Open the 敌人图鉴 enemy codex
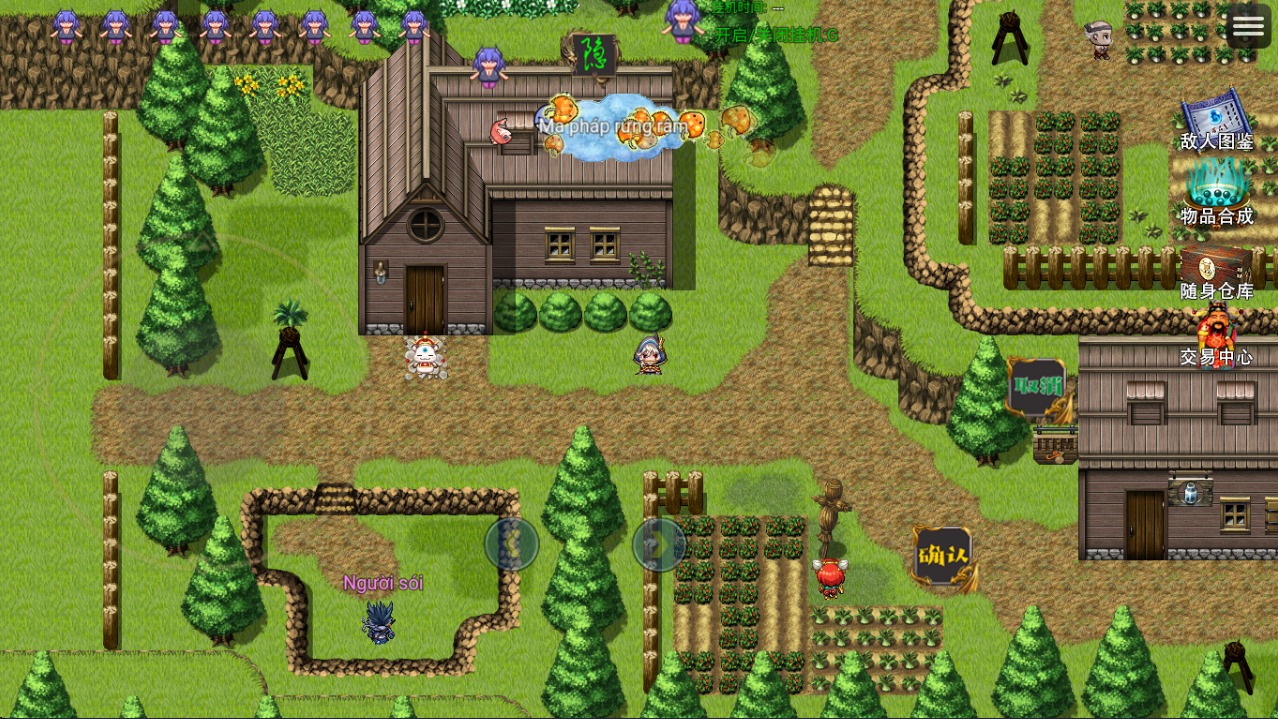Screen dimensions: 1278x719 pyautogui.click(x=1216, y=121)
